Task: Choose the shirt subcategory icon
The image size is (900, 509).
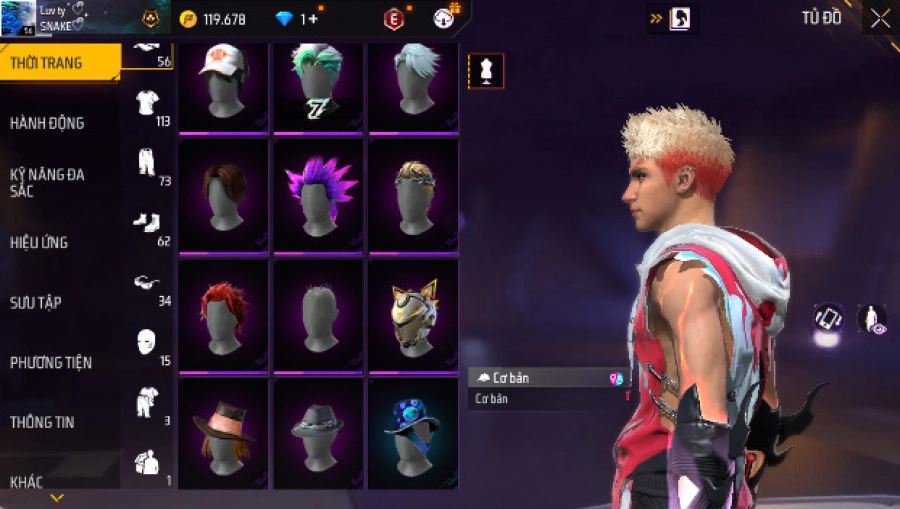Action: [148, 102]
